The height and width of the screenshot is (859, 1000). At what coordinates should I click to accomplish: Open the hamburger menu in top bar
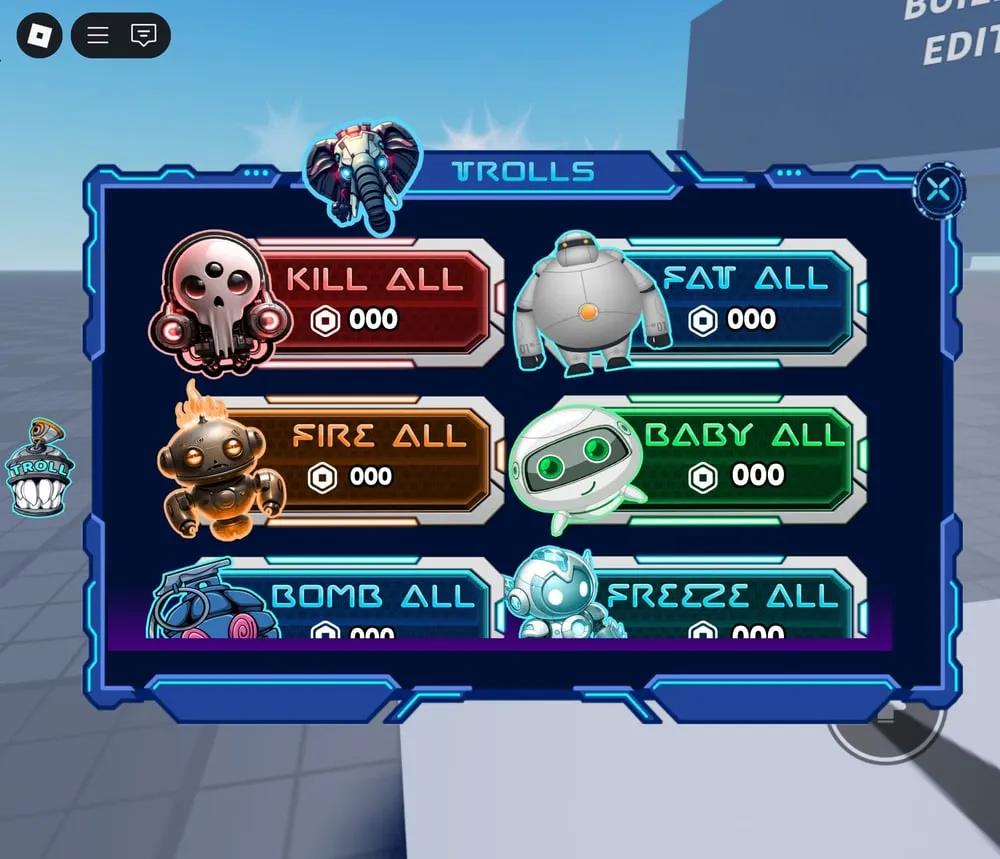[98, 36]
